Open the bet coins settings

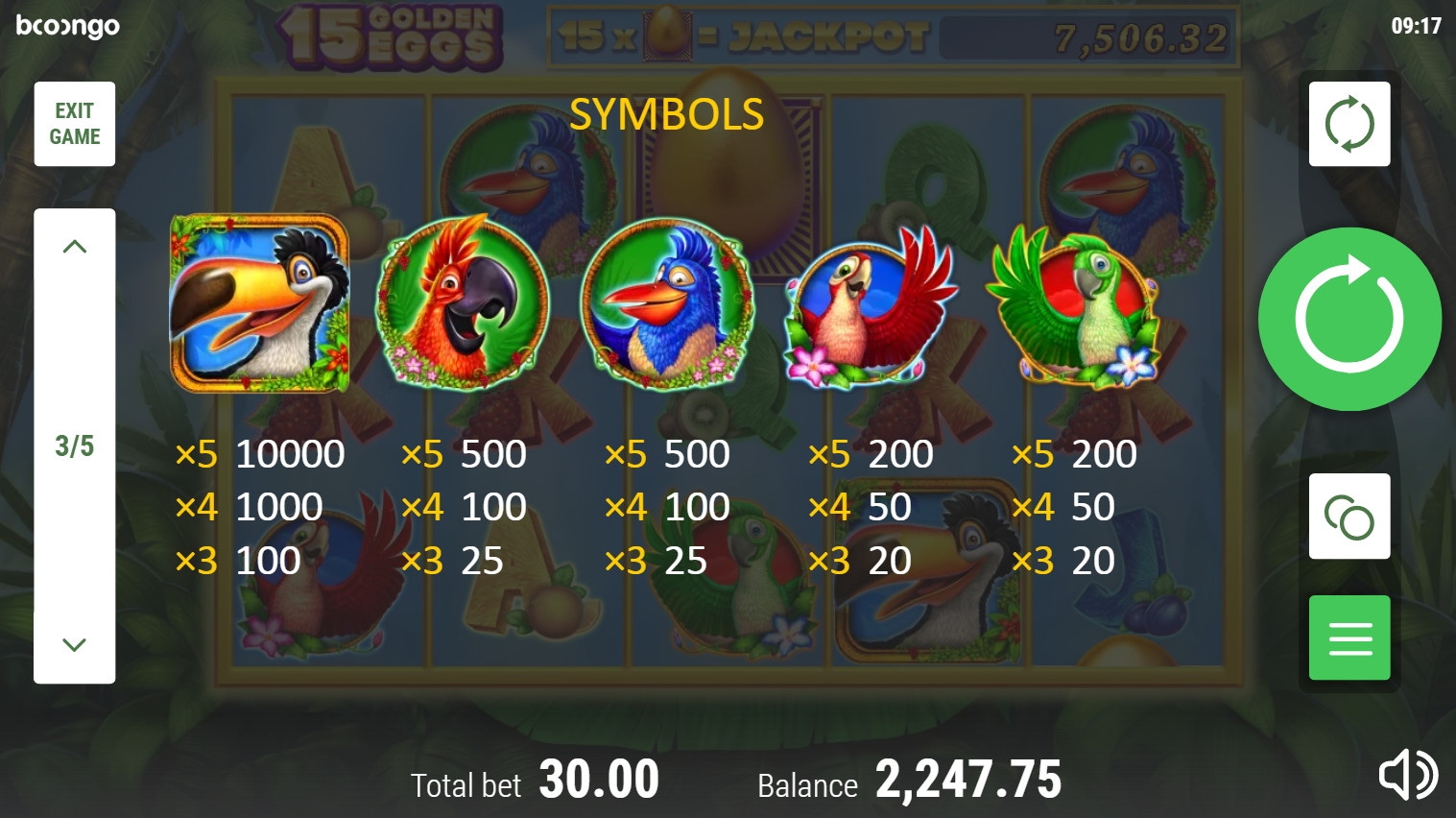pyautogui.click(x=1349, y=517)
